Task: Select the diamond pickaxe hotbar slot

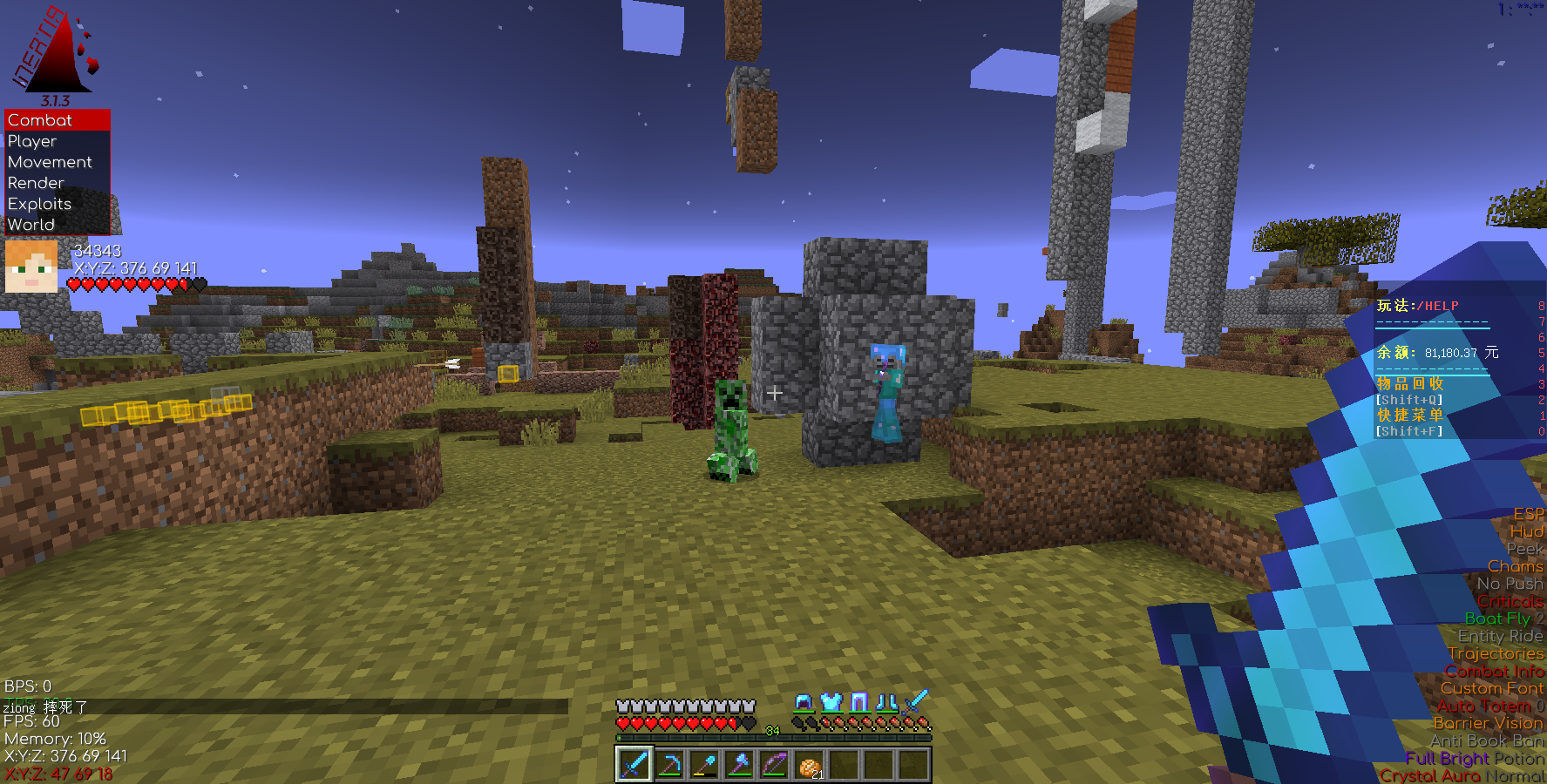Action: point(668,765)
